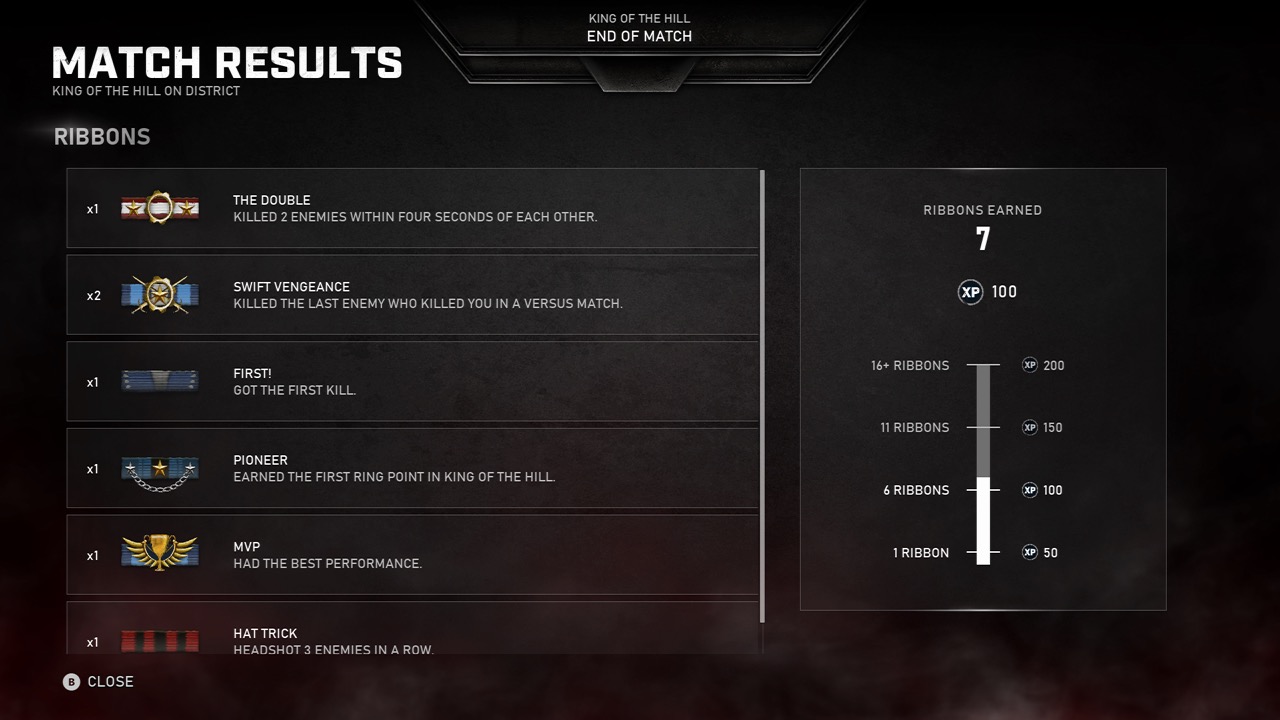Click the RIBBONS section heading
Screen dimensions: 1280x720
[x=101, y=137]
